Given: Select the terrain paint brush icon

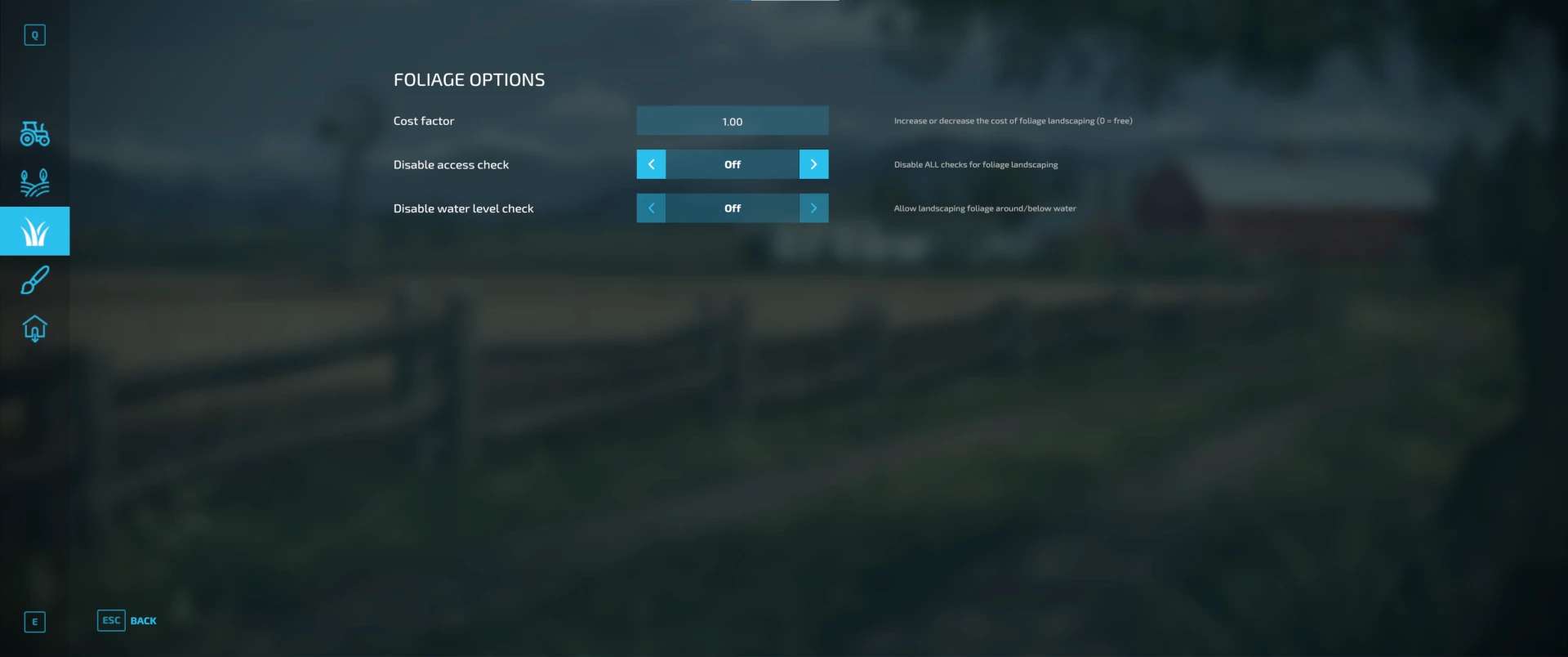Looking at the screenshot, I should click(x=34, y=280).
